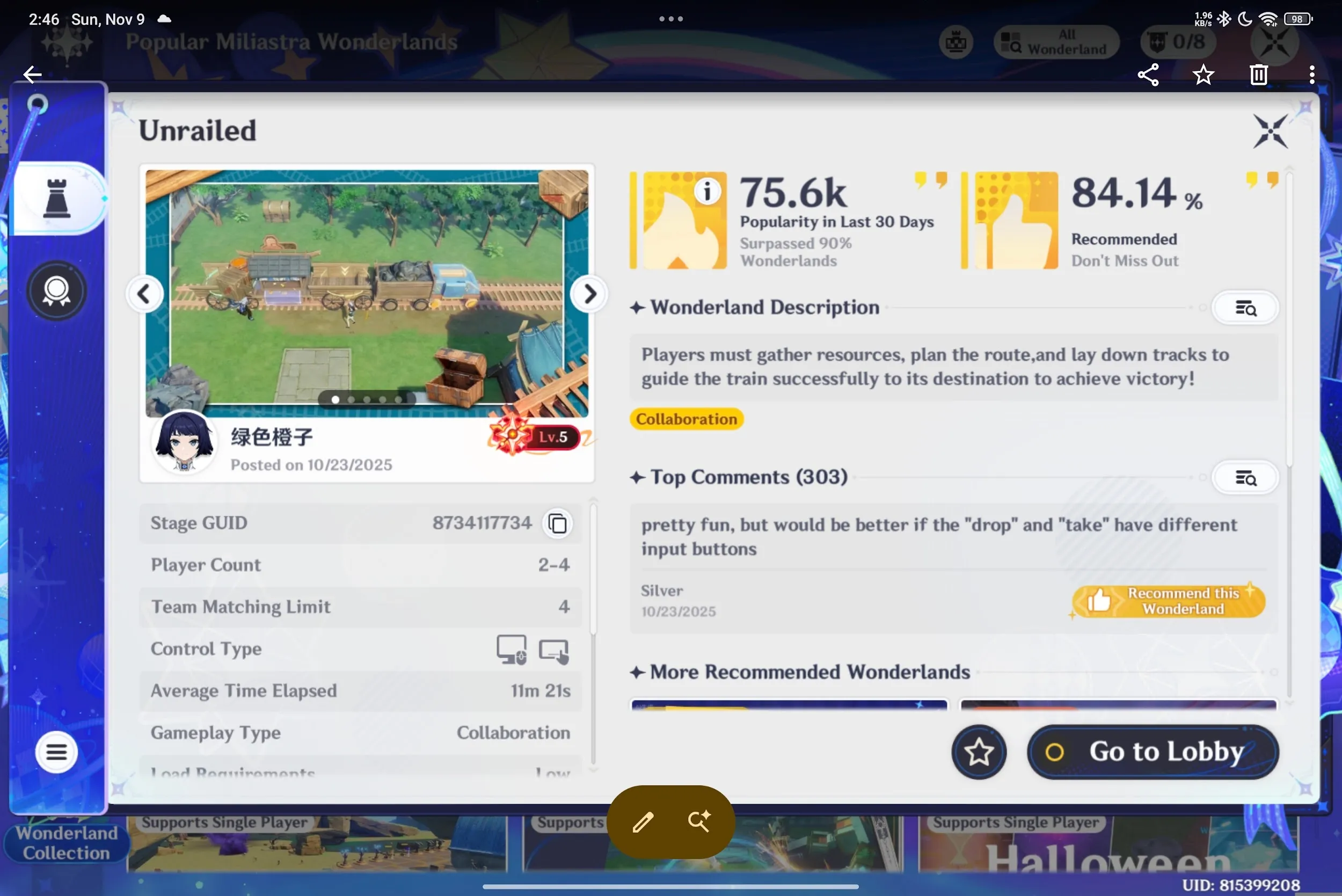Tap the share icon in the top toolbar

click(1148, 74)
